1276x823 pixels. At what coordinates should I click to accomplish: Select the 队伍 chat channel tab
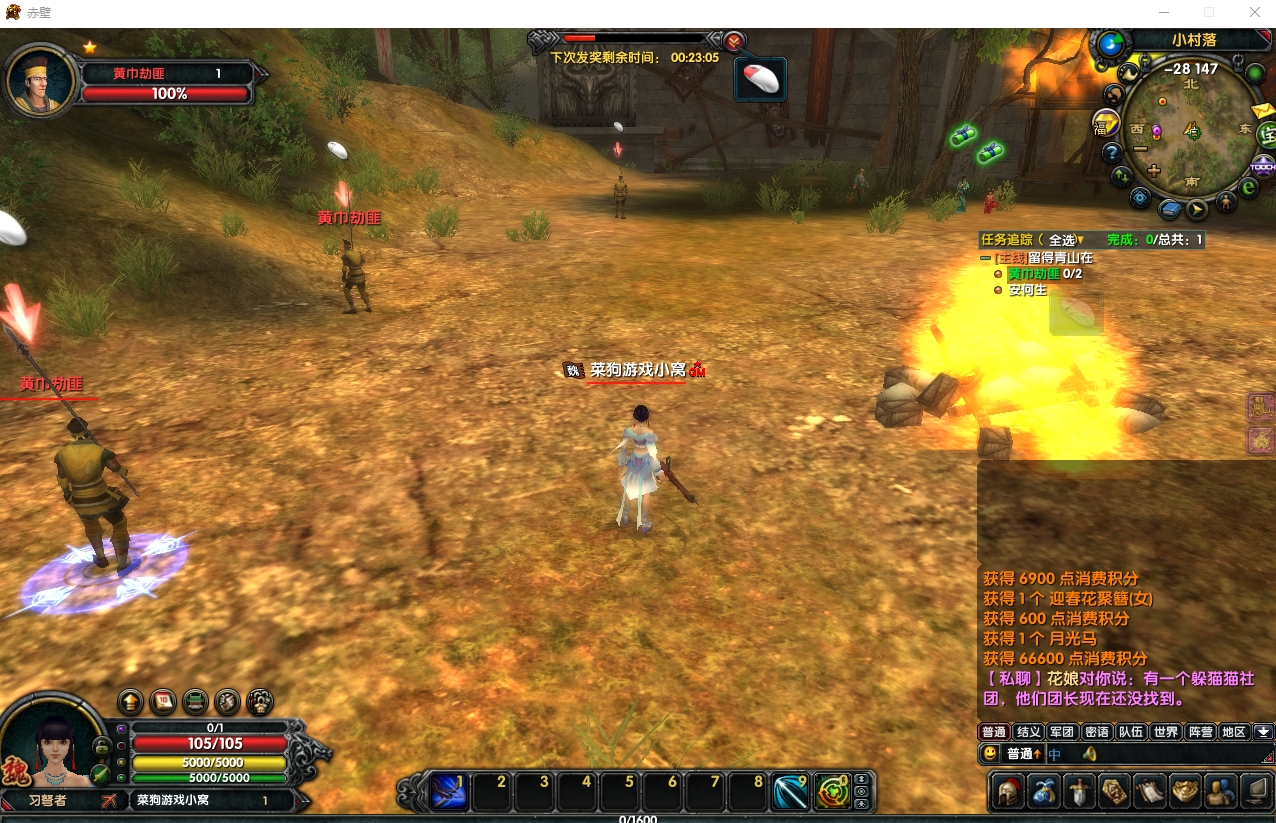(x=1131, y=732)
